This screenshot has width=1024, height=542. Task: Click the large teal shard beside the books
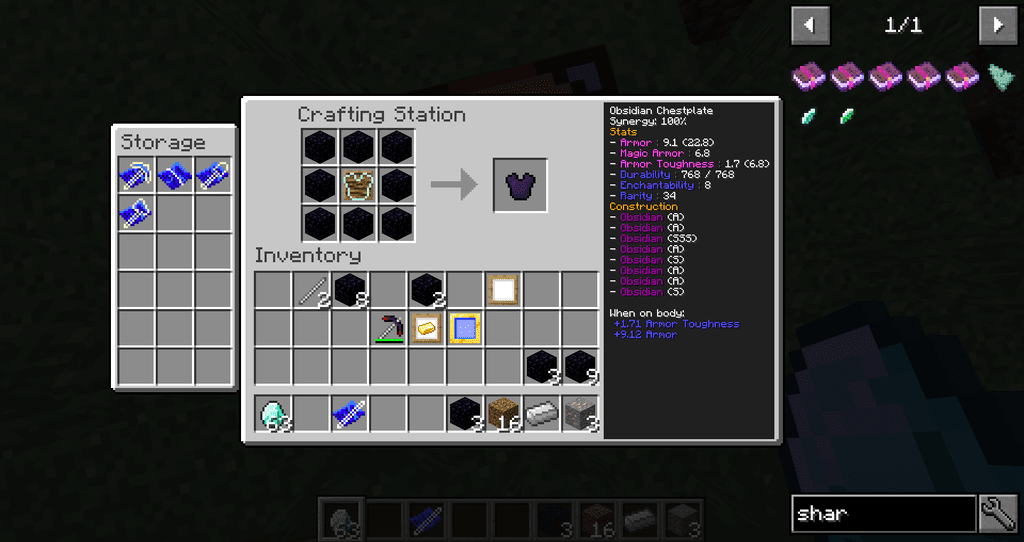[x=1000, y=77]
